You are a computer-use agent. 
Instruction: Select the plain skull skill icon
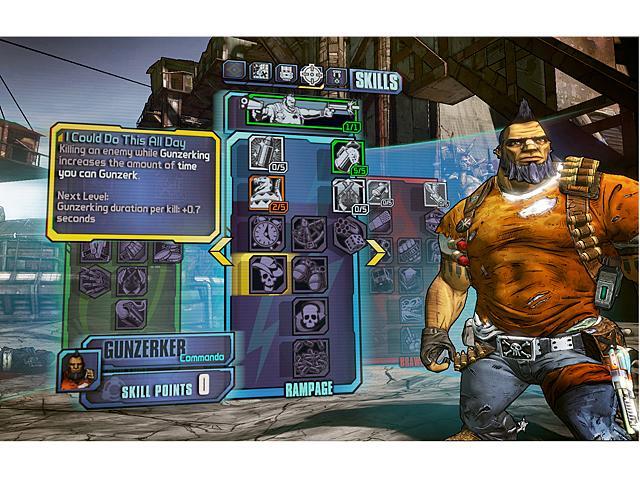[310, 315]
